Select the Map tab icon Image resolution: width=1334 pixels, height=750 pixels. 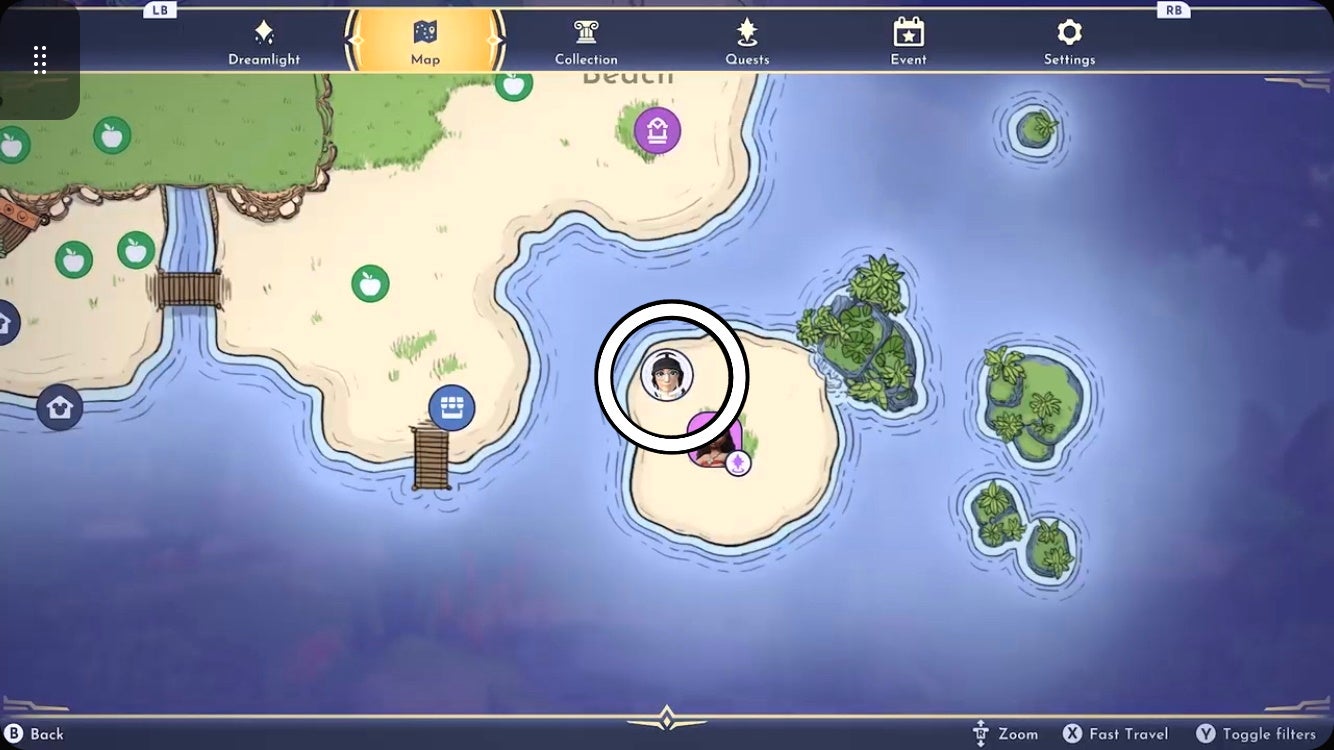(425, 33)
